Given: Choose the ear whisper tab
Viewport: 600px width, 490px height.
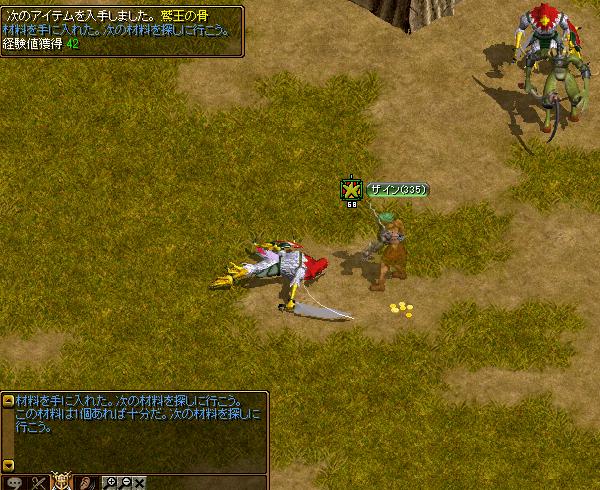Looking at the screenshot, I should coord(86,482).
